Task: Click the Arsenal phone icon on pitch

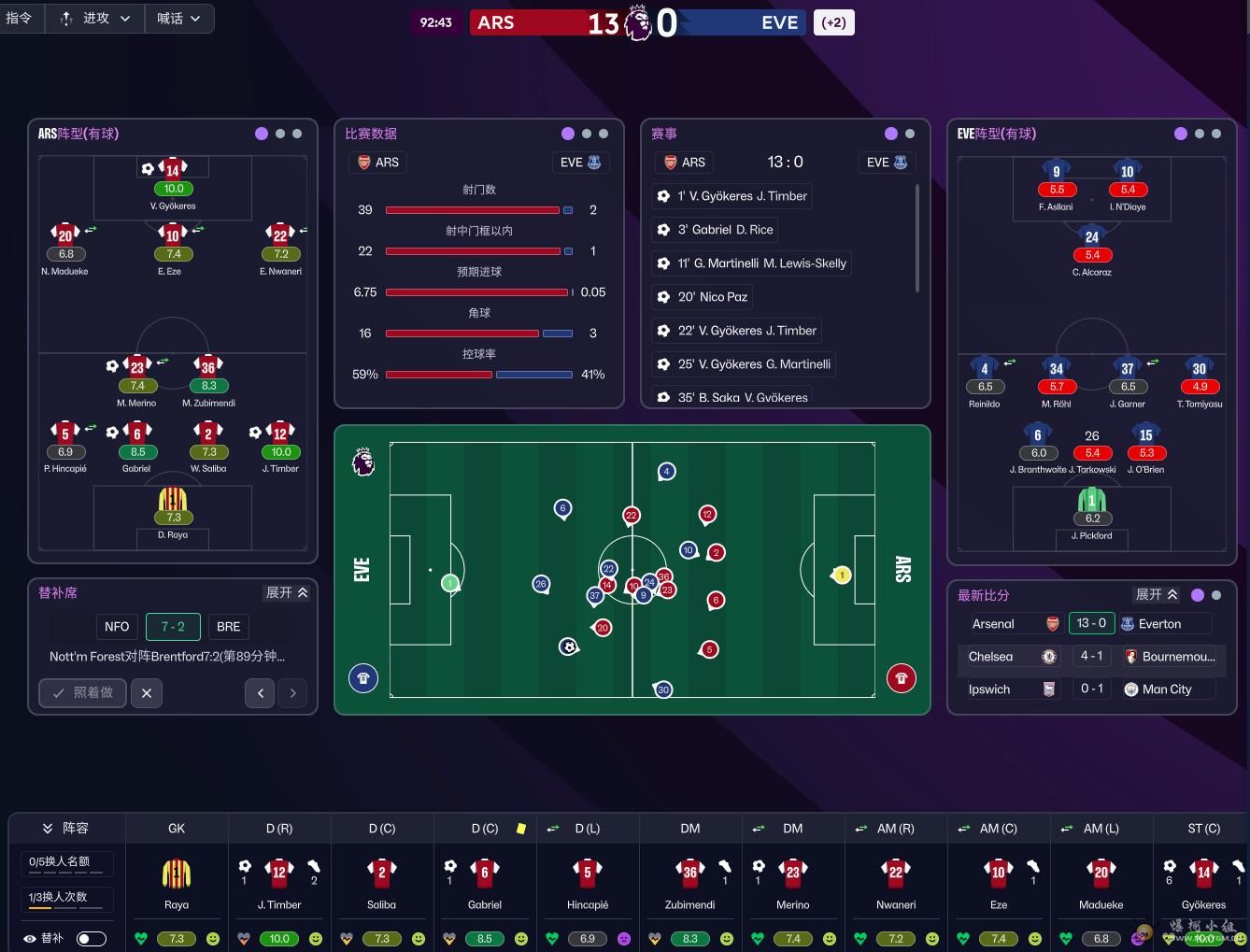Action: (901, 678)
